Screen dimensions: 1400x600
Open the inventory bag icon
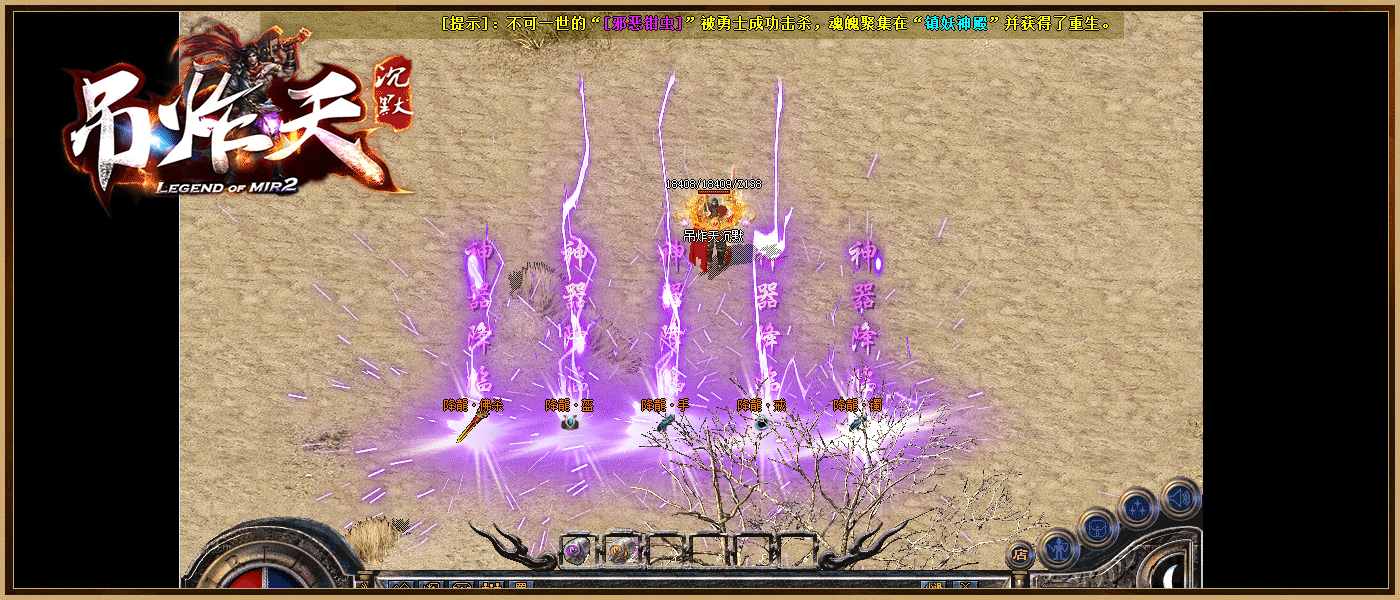1098,527
